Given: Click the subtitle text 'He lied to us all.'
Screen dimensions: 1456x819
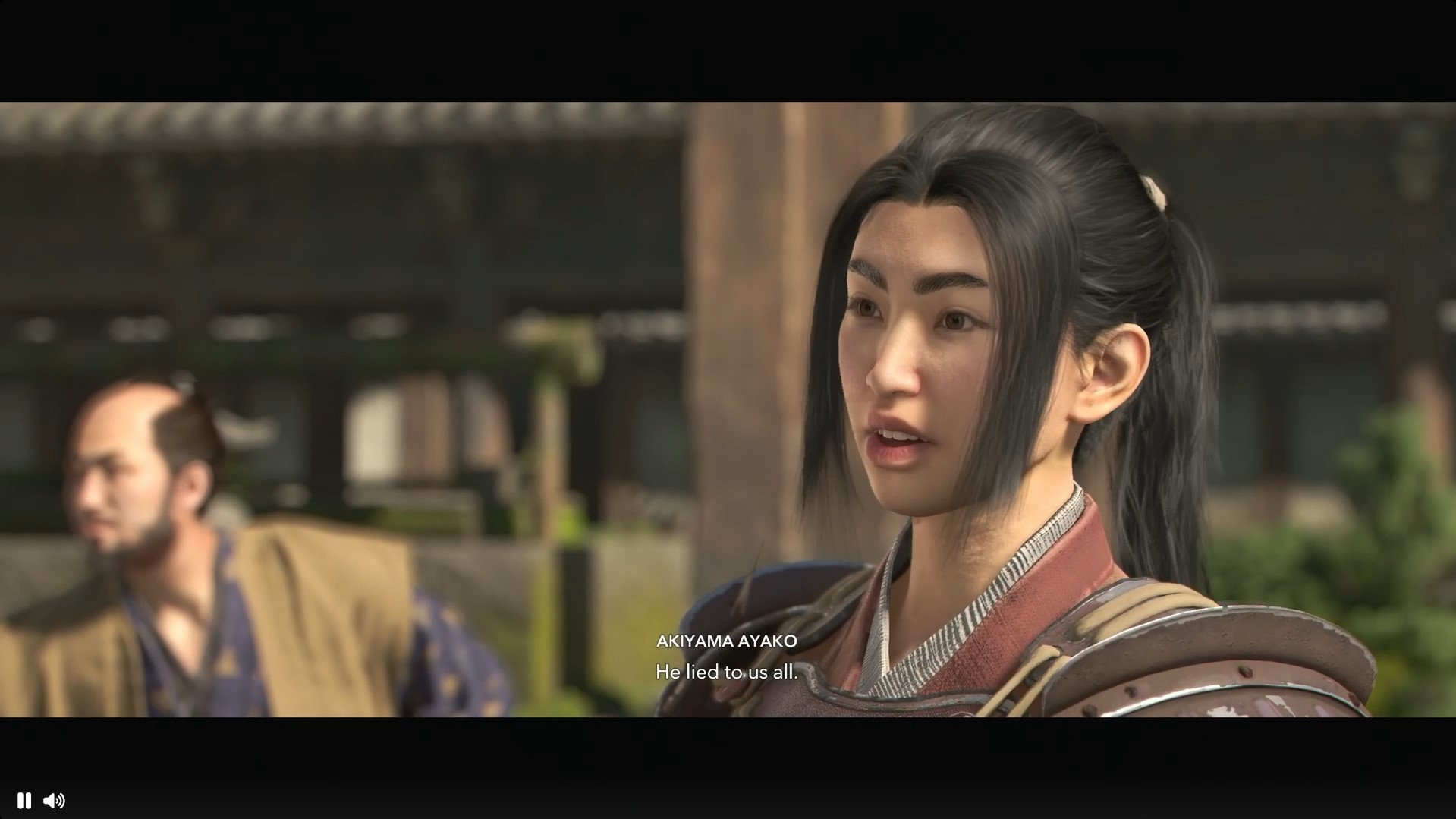Looking at the screenshot, I should [726, 672].
